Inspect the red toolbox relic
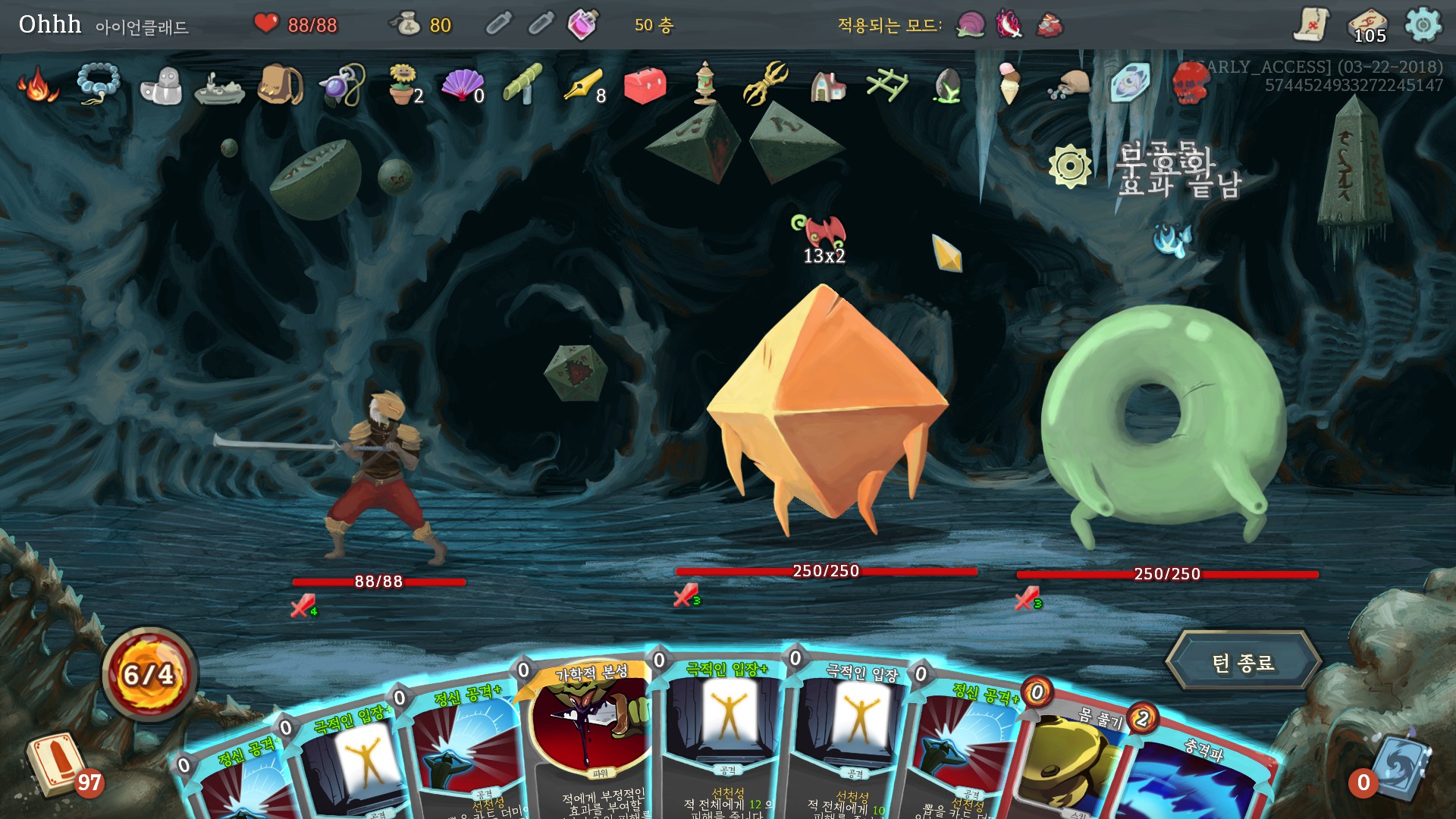Viewport: 1456px width, 819px height. [645, 84]
